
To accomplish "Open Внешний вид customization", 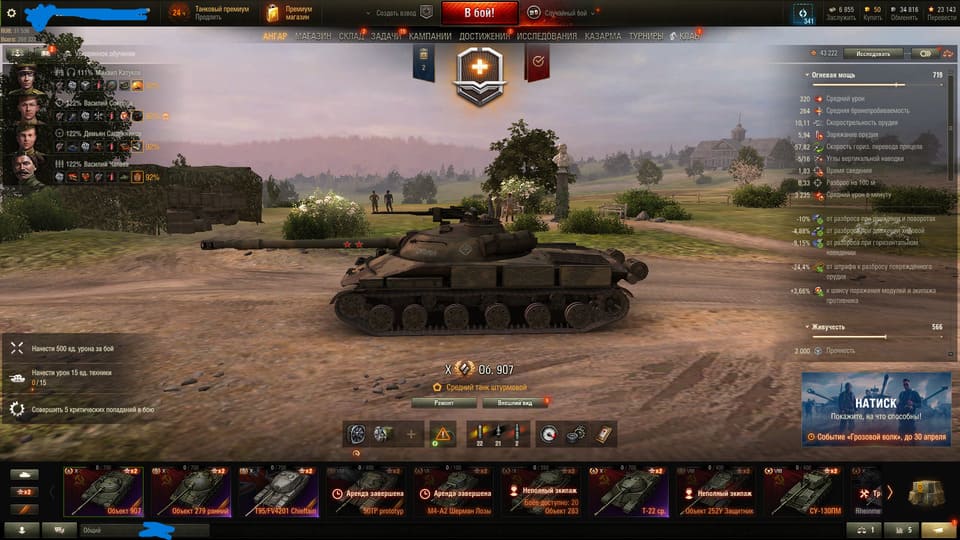I will (x=515, y=403).
